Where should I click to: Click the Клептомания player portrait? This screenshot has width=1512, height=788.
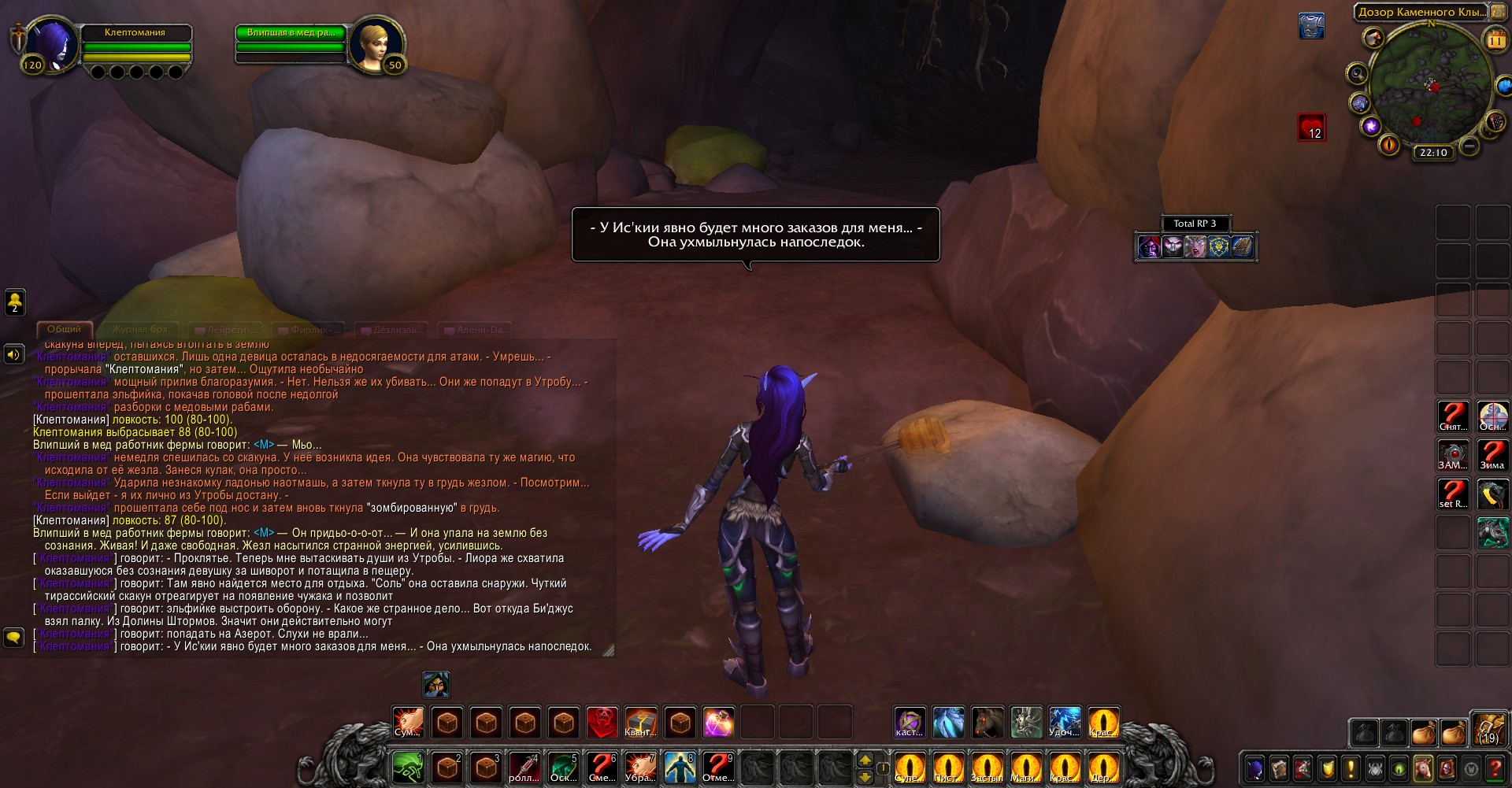point(52,44)
